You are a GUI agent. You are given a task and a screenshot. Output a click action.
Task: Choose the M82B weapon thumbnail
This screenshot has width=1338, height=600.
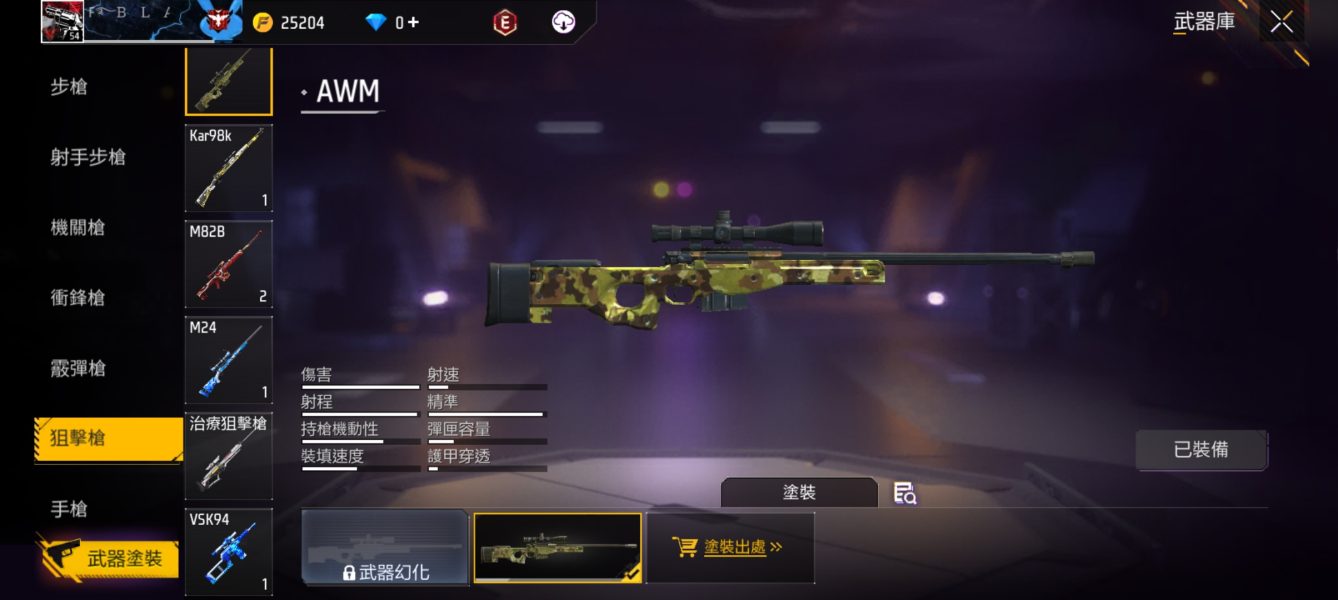pyautogui.click(x=228, y=264)
